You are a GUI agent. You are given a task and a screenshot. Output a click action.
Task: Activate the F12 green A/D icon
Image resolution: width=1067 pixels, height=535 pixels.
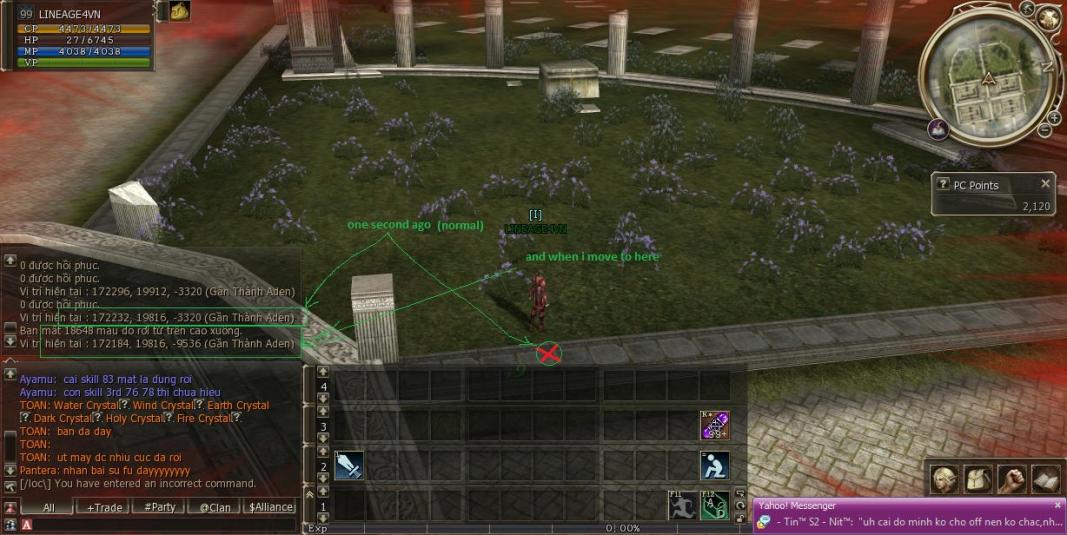[714, 505]
